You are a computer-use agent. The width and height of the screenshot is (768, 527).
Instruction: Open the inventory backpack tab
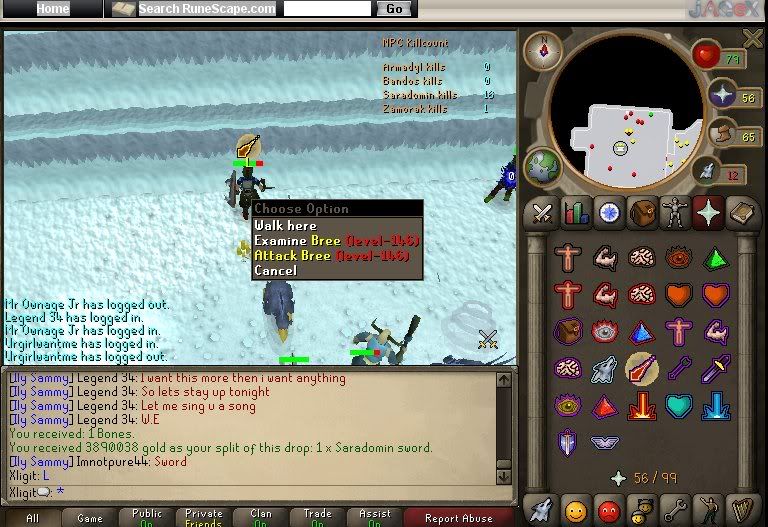pos(641,213)
